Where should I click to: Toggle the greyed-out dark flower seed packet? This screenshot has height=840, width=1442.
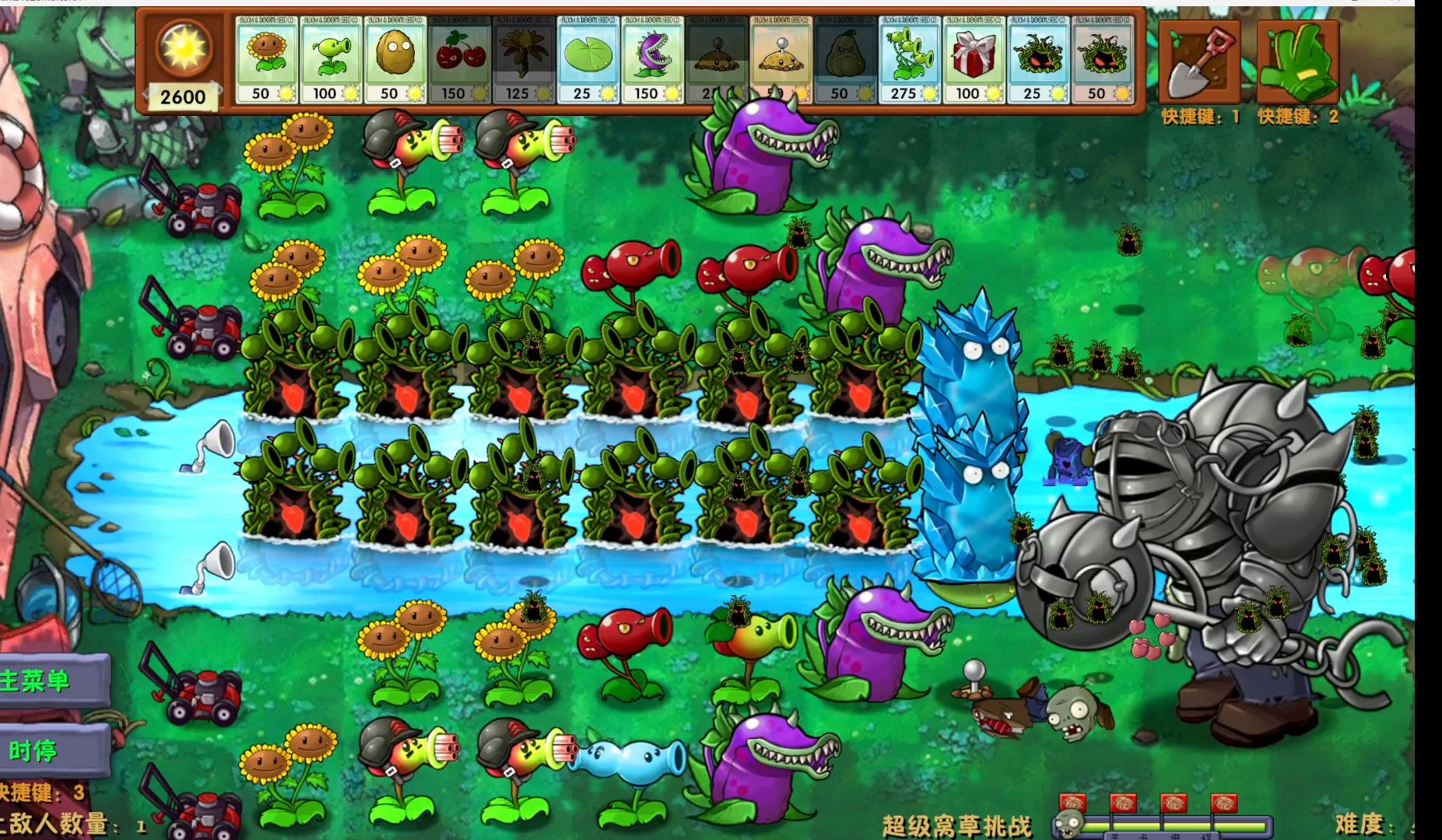click(x=525, y=58)
